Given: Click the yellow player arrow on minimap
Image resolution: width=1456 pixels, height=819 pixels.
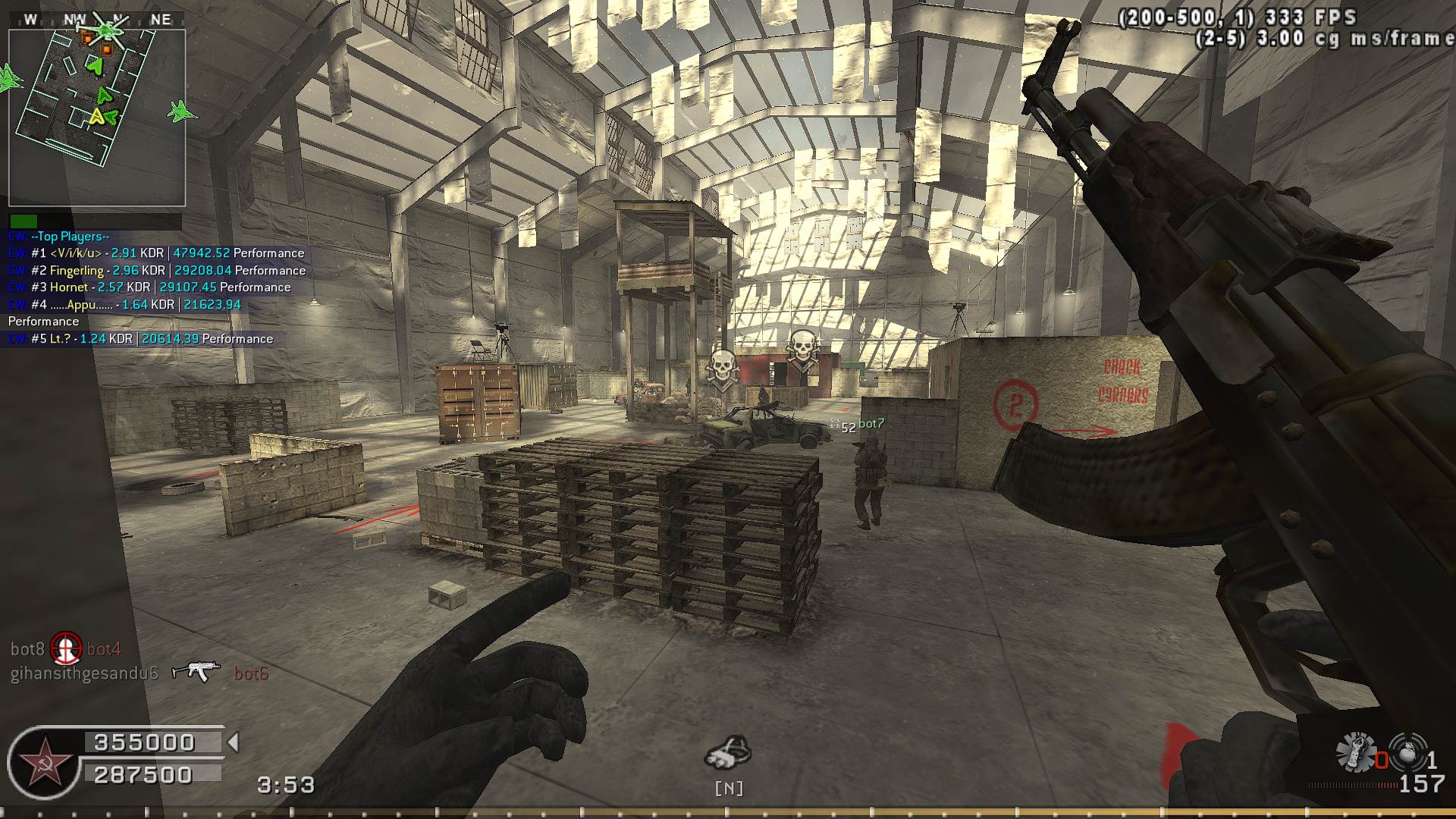Looking at the screenshot, I should click(x=97, y=117).
